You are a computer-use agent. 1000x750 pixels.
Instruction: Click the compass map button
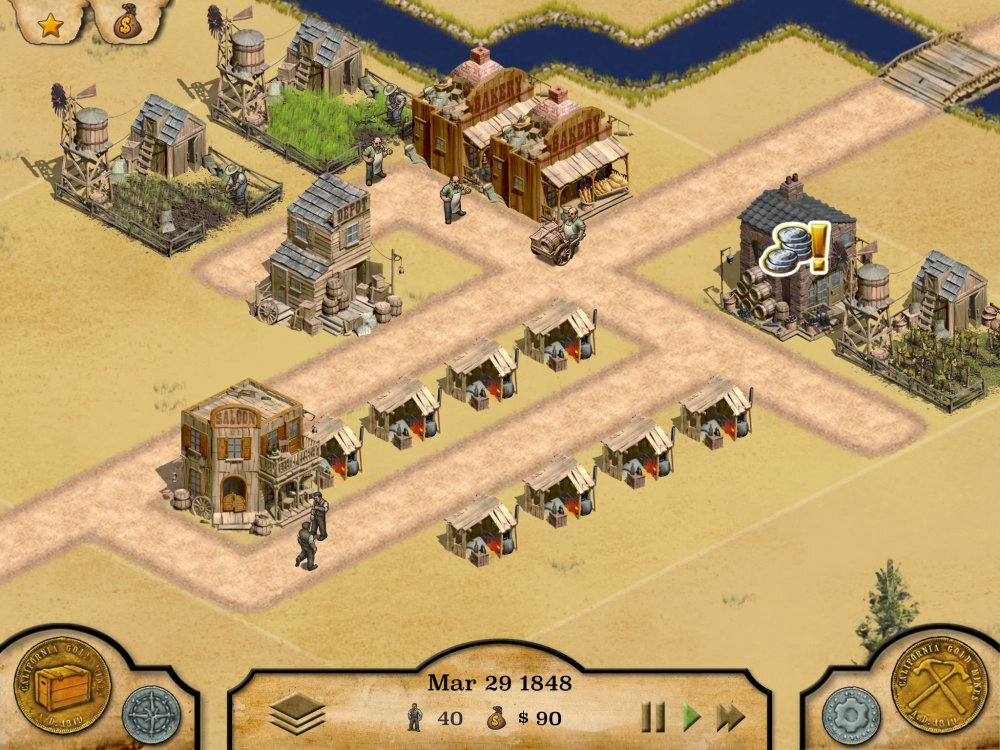151,714
